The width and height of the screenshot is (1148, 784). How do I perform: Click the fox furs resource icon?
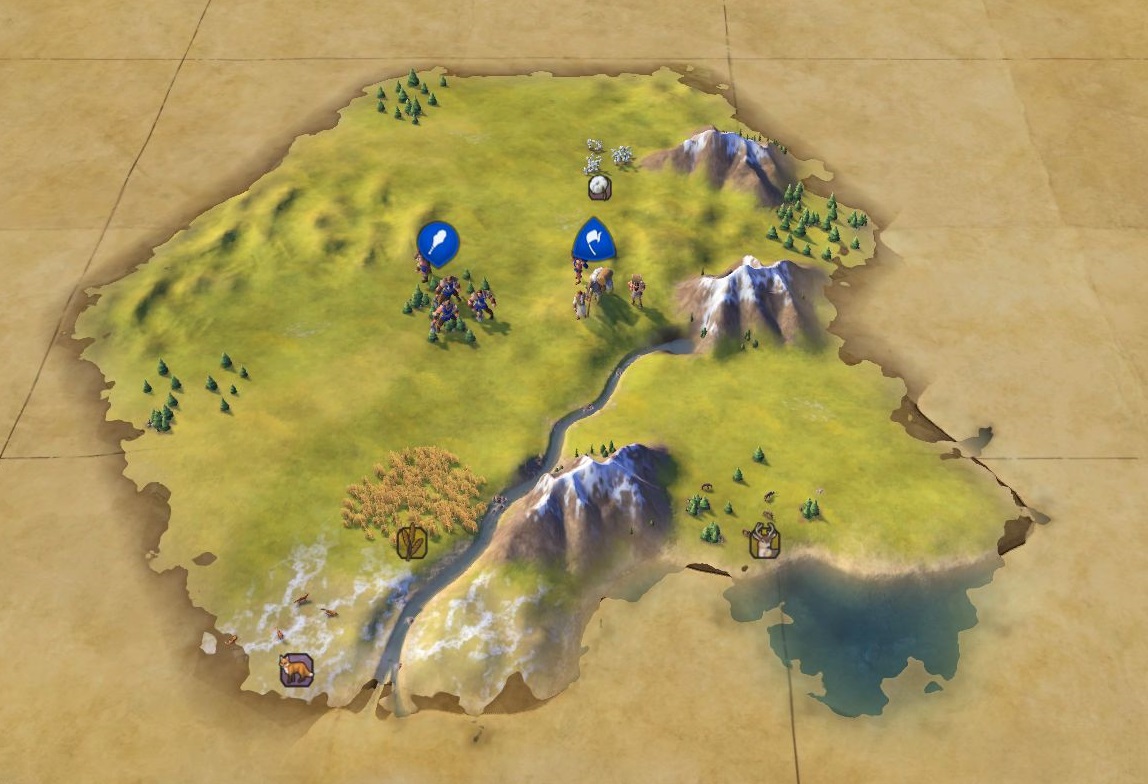(x=296, y=668)
